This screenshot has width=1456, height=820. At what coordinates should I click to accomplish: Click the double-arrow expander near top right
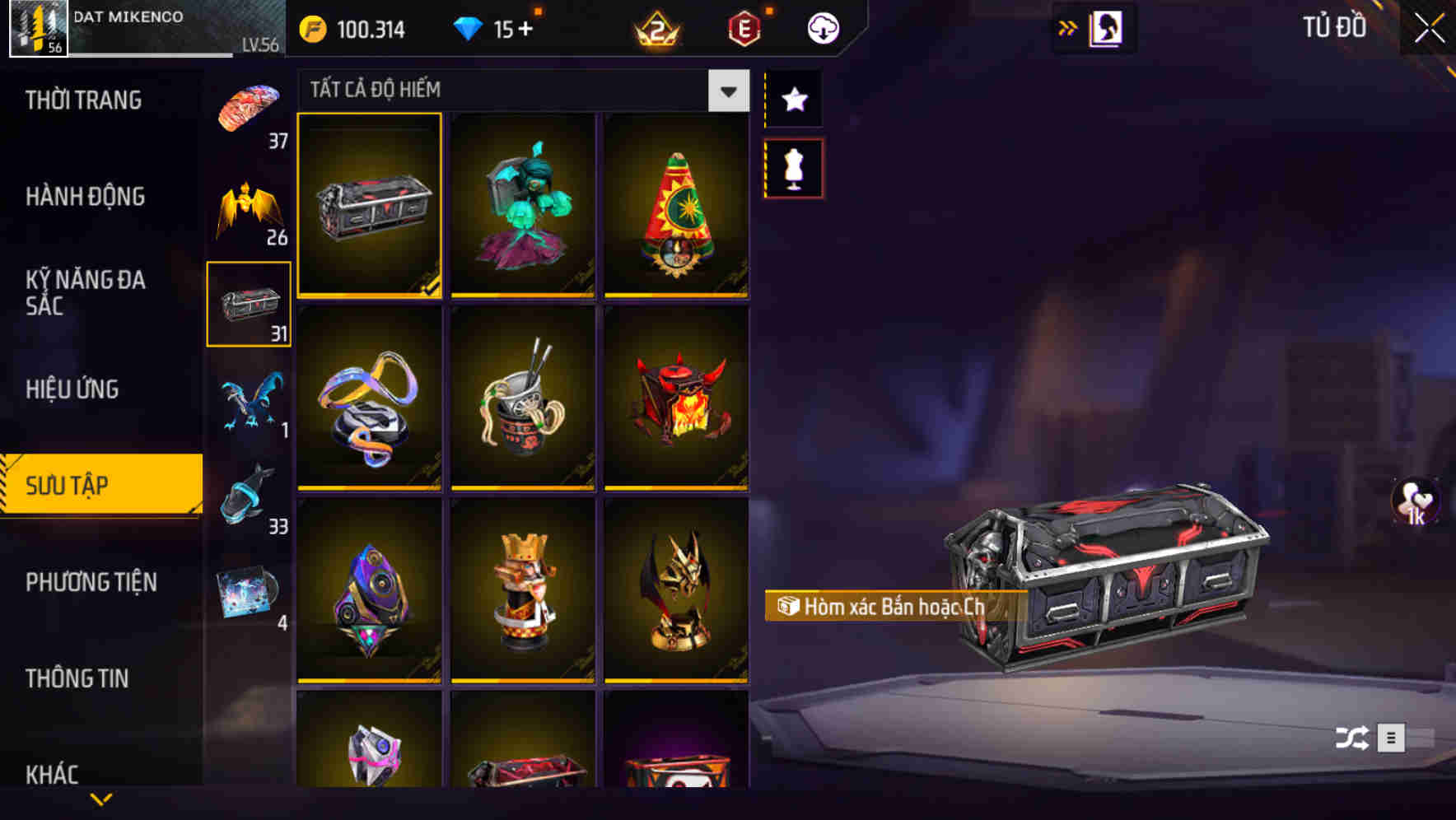point(1068,27)
